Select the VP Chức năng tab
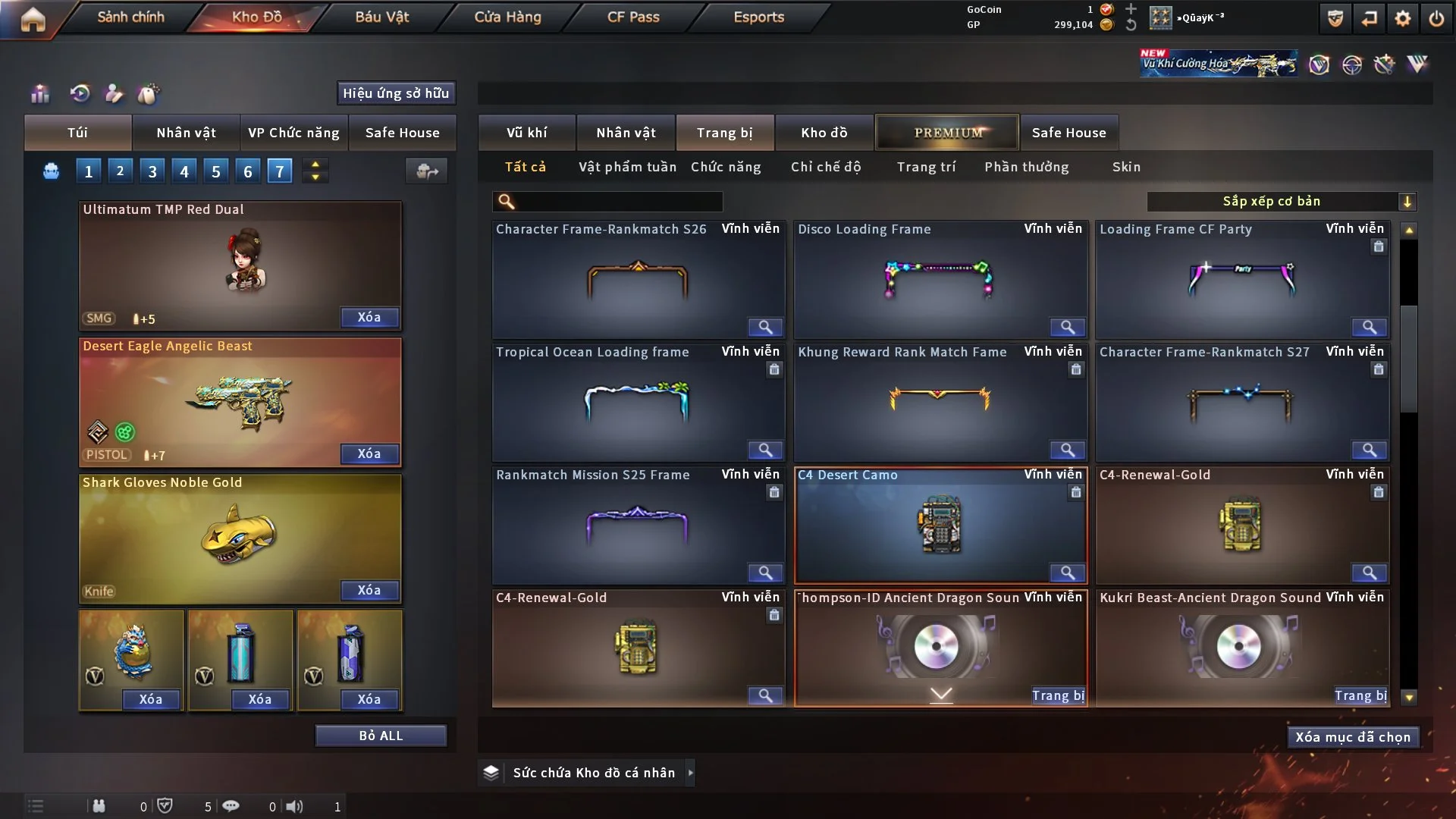Viewport: 1456px width, 819px height. point(293,133)
